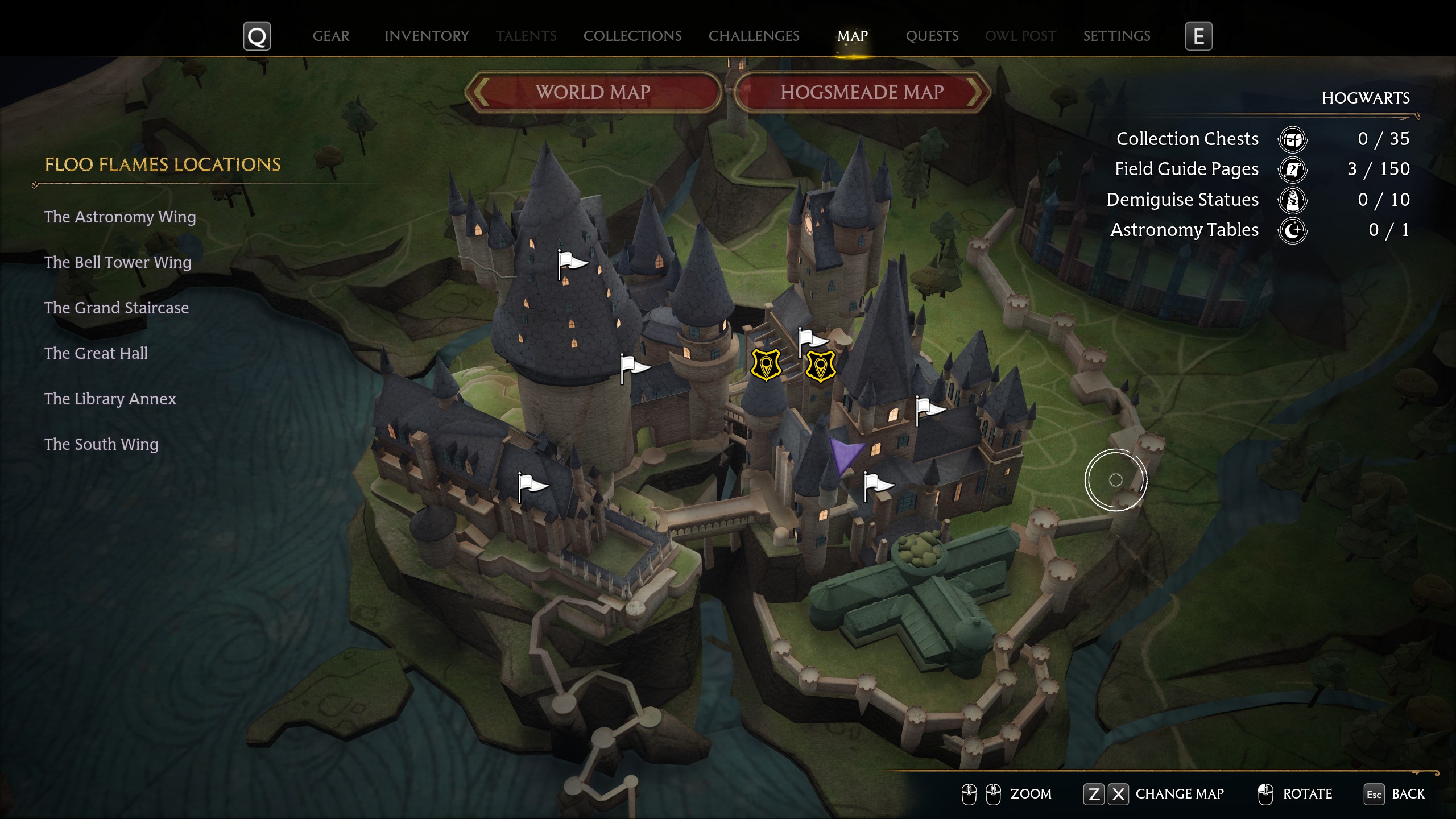
Task: Select the flag marker on the tallest tower
Action: pos(570,264)
